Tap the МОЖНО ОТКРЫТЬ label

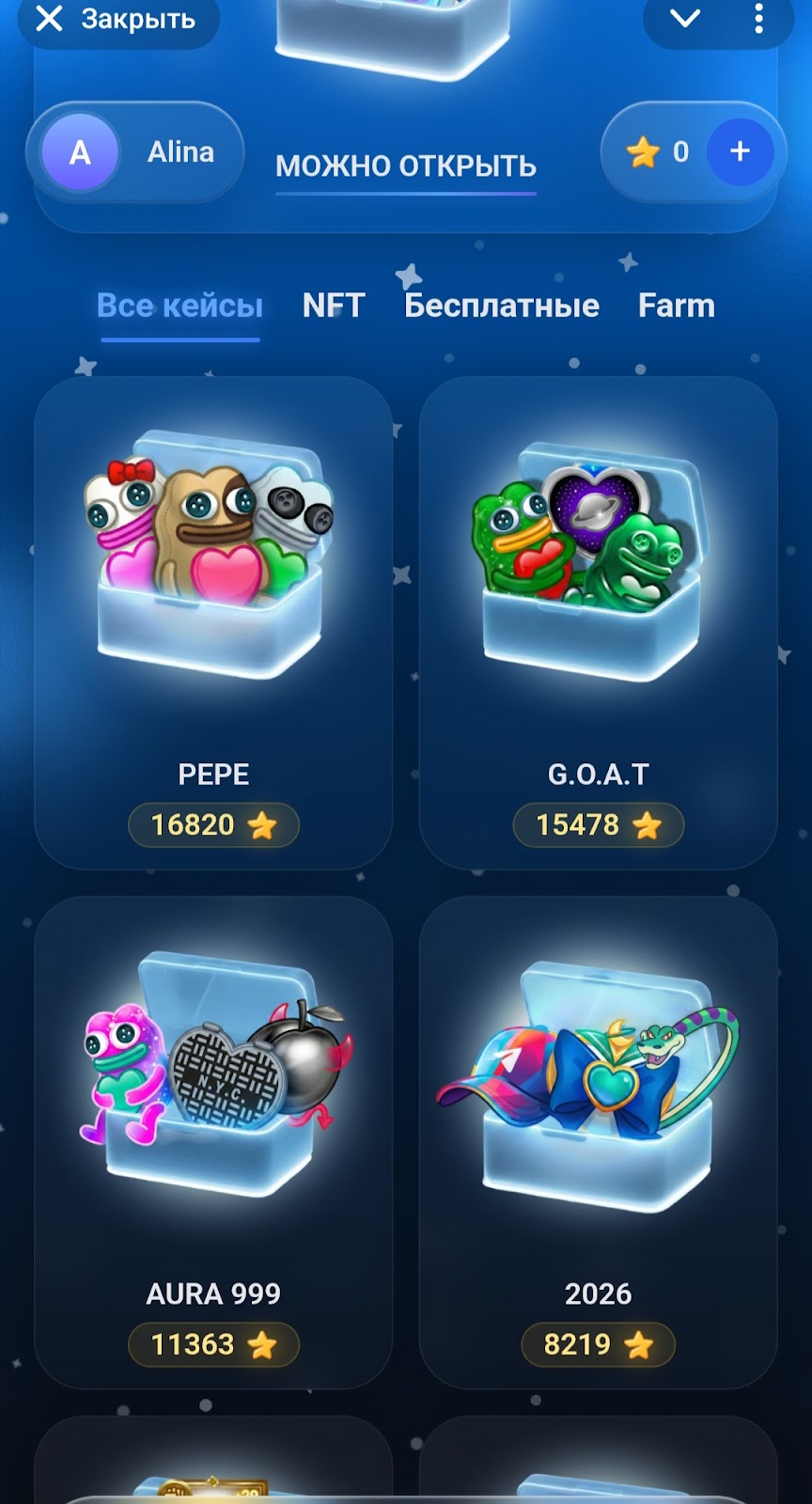[x=405, y=166]
